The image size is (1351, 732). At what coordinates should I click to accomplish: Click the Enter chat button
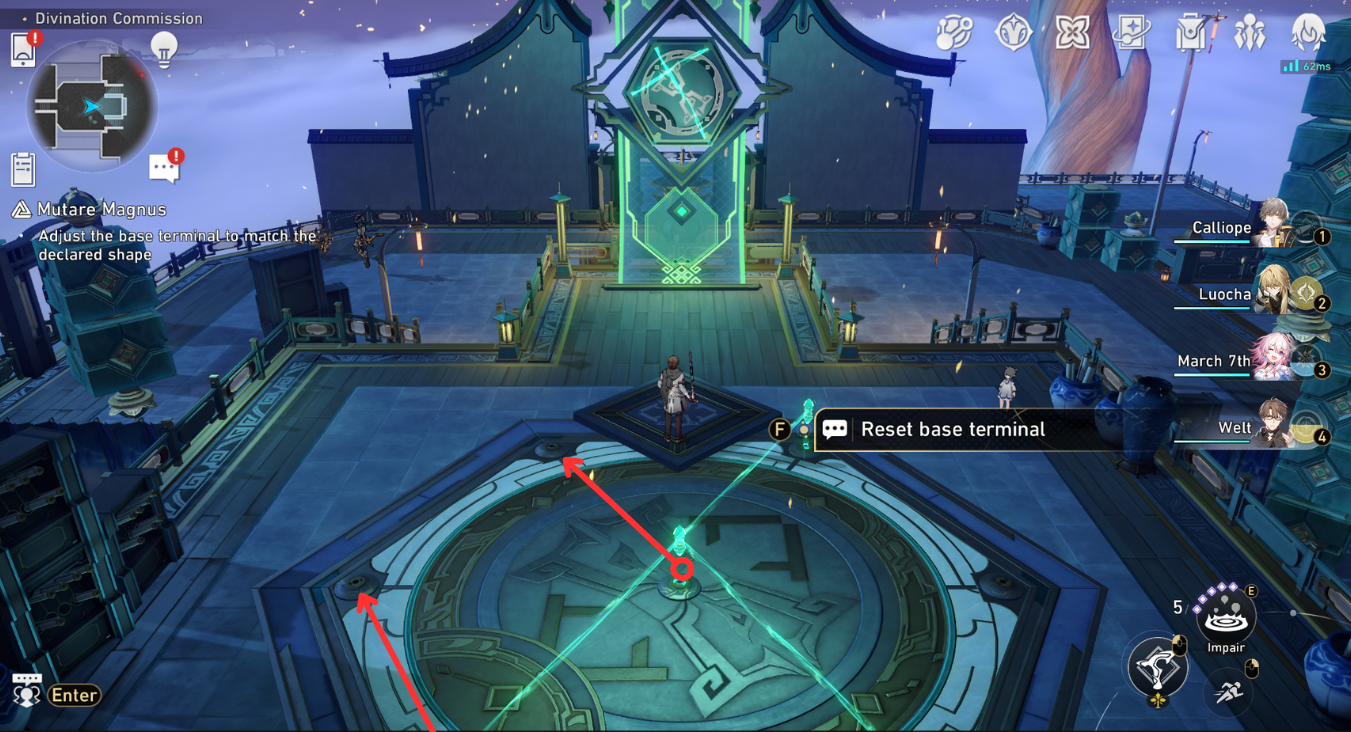[x=75, y=695]
